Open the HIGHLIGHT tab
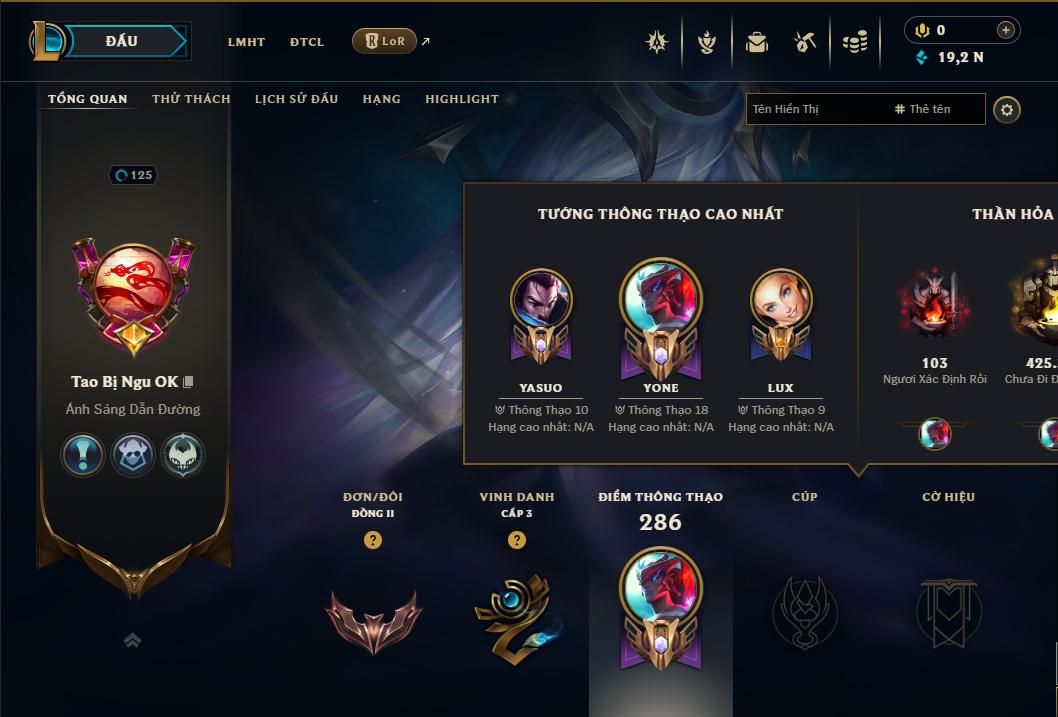1058x717 pixels. [x=462, y=99]
